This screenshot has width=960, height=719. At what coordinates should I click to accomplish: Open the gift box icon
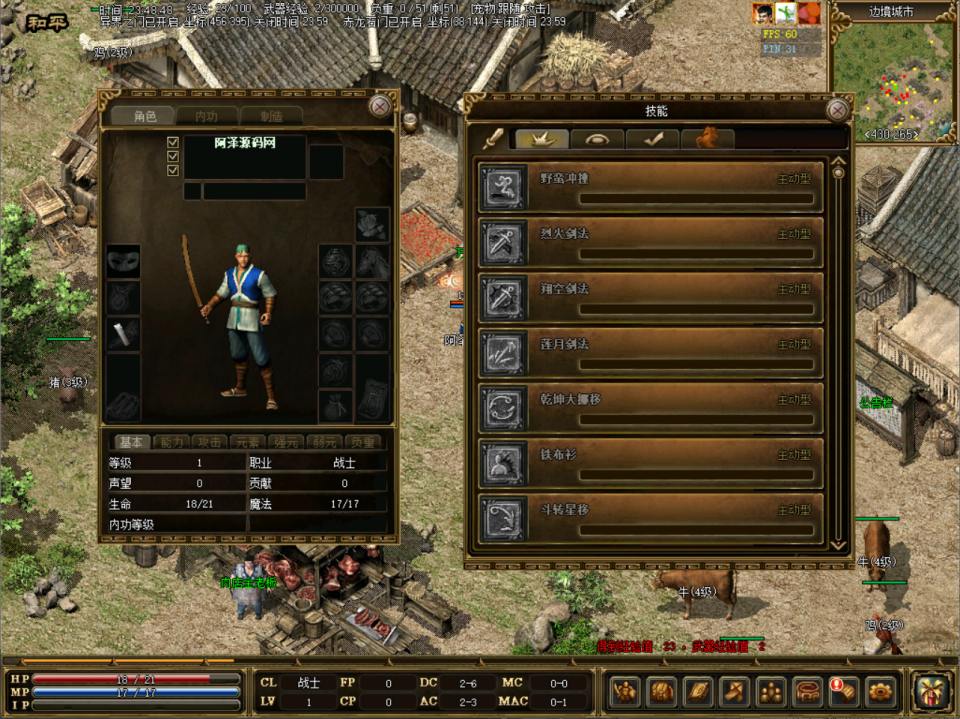(931, 691)
